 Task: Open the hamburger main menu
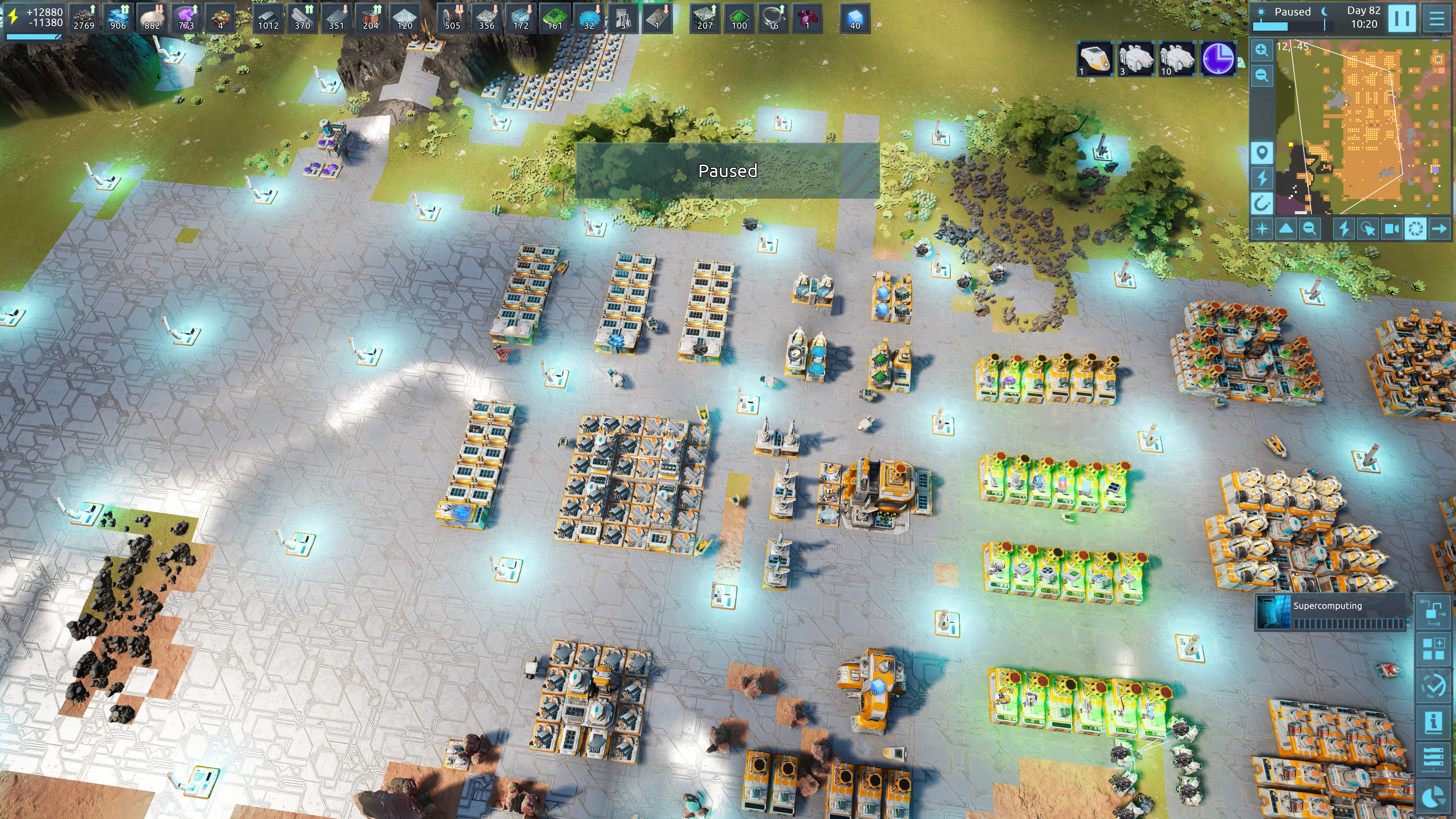click(1436, 18)
